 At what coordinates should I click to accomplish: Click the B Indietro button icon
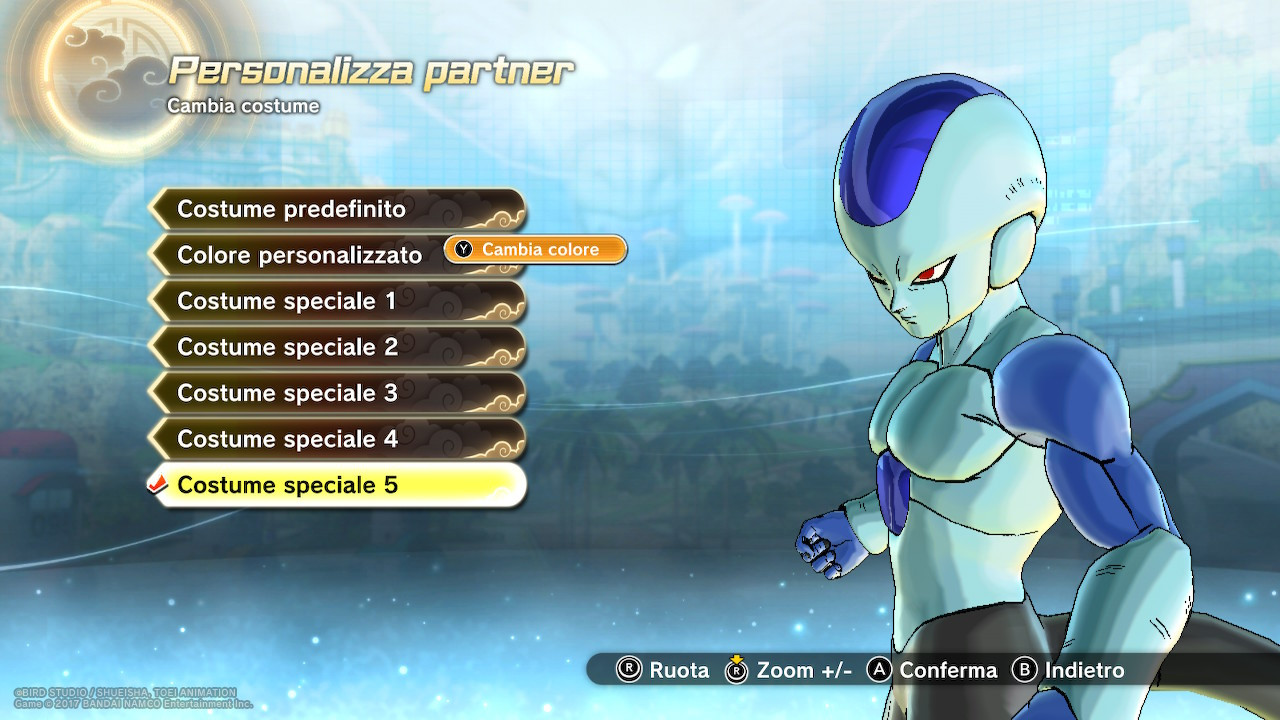tap(1024, 671)
